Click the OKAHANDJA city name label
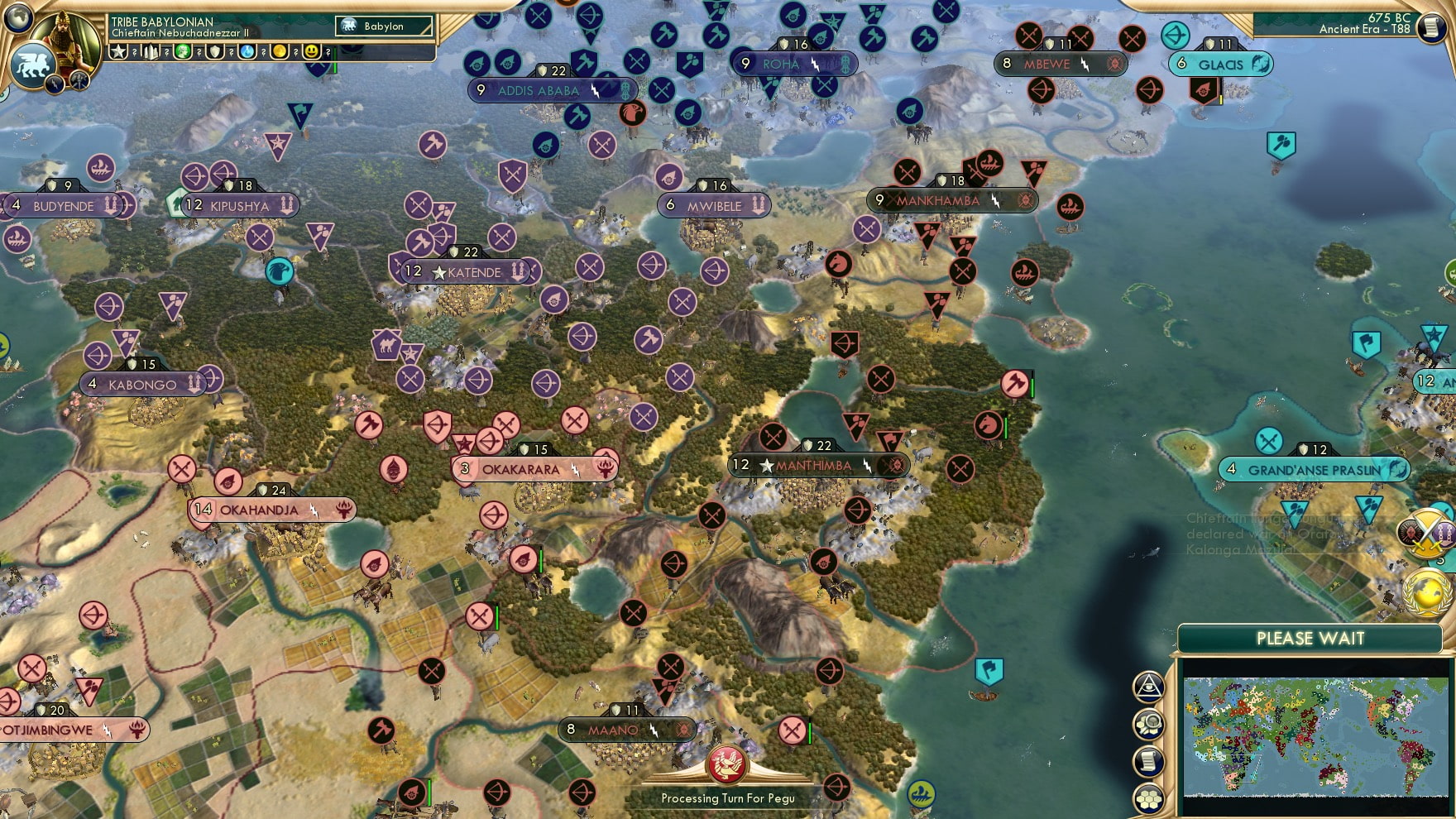The image size is (1456, 819). [x=258, y=510]
